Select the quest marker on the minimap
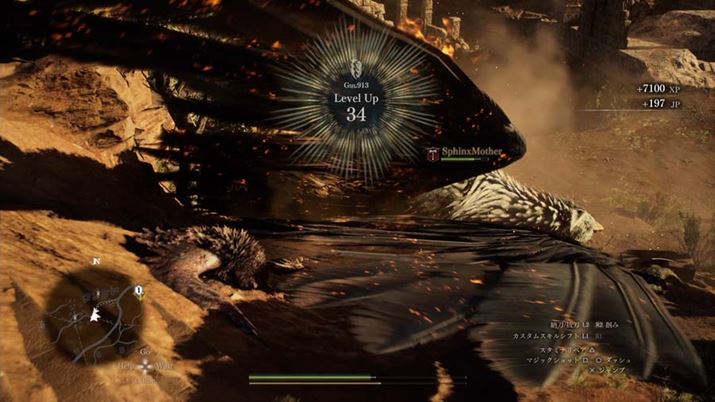715x402 pixels. point(139,293)
